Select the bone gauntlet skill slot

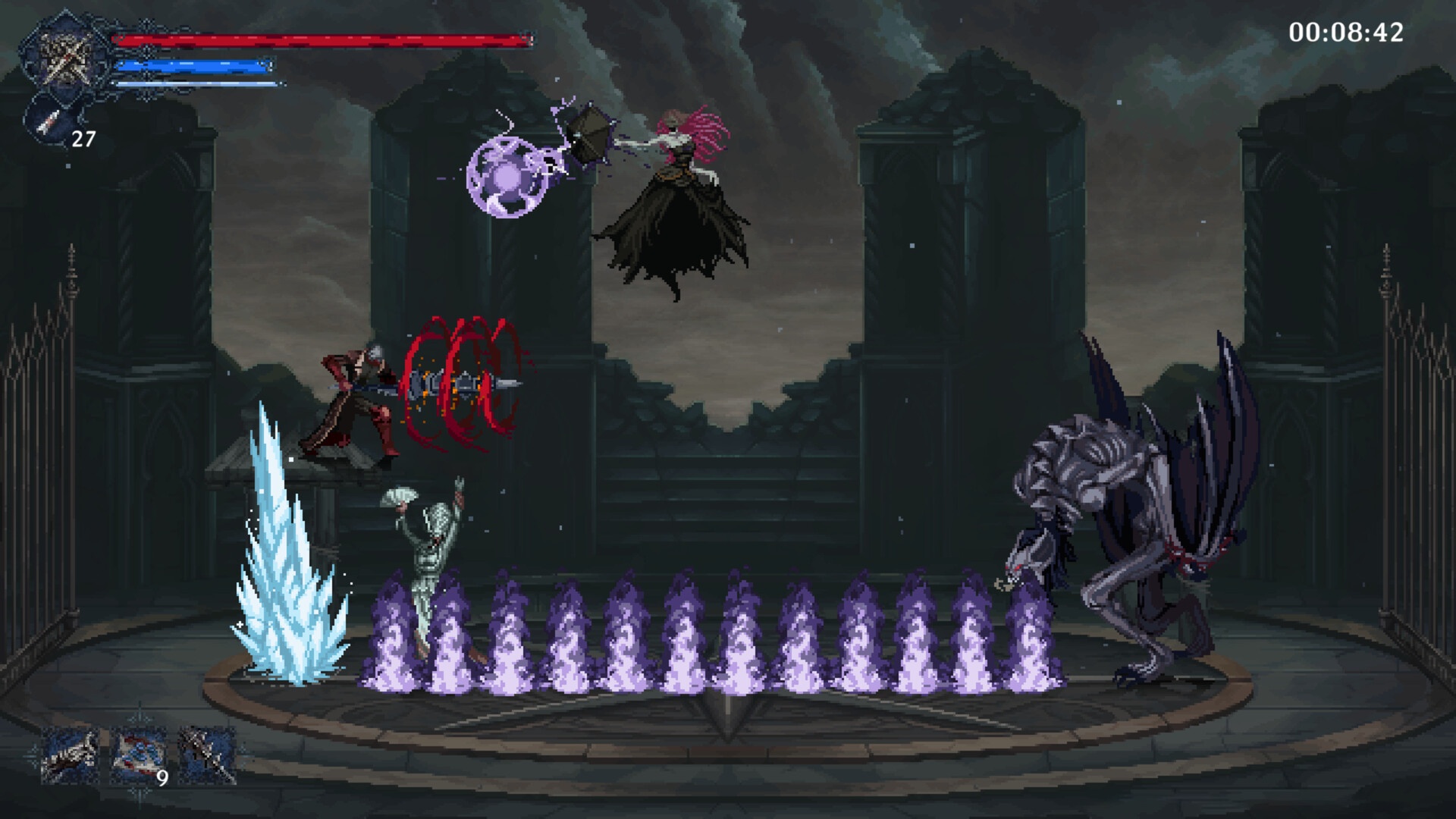tap(70, 755)
